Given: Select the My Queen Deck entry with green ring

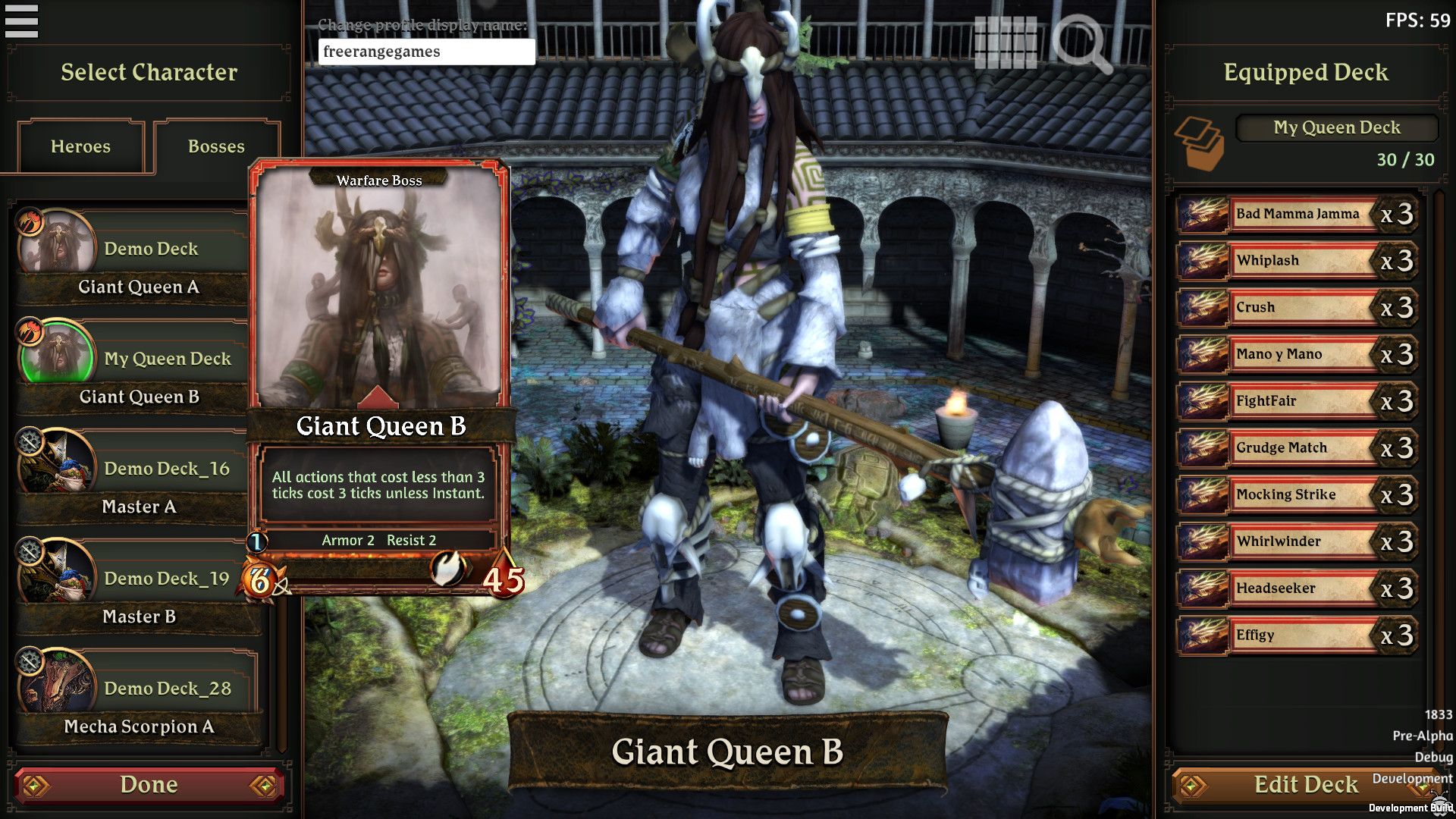Looking at the screenshot, I should pyautogui.click(x=167, y=358).
